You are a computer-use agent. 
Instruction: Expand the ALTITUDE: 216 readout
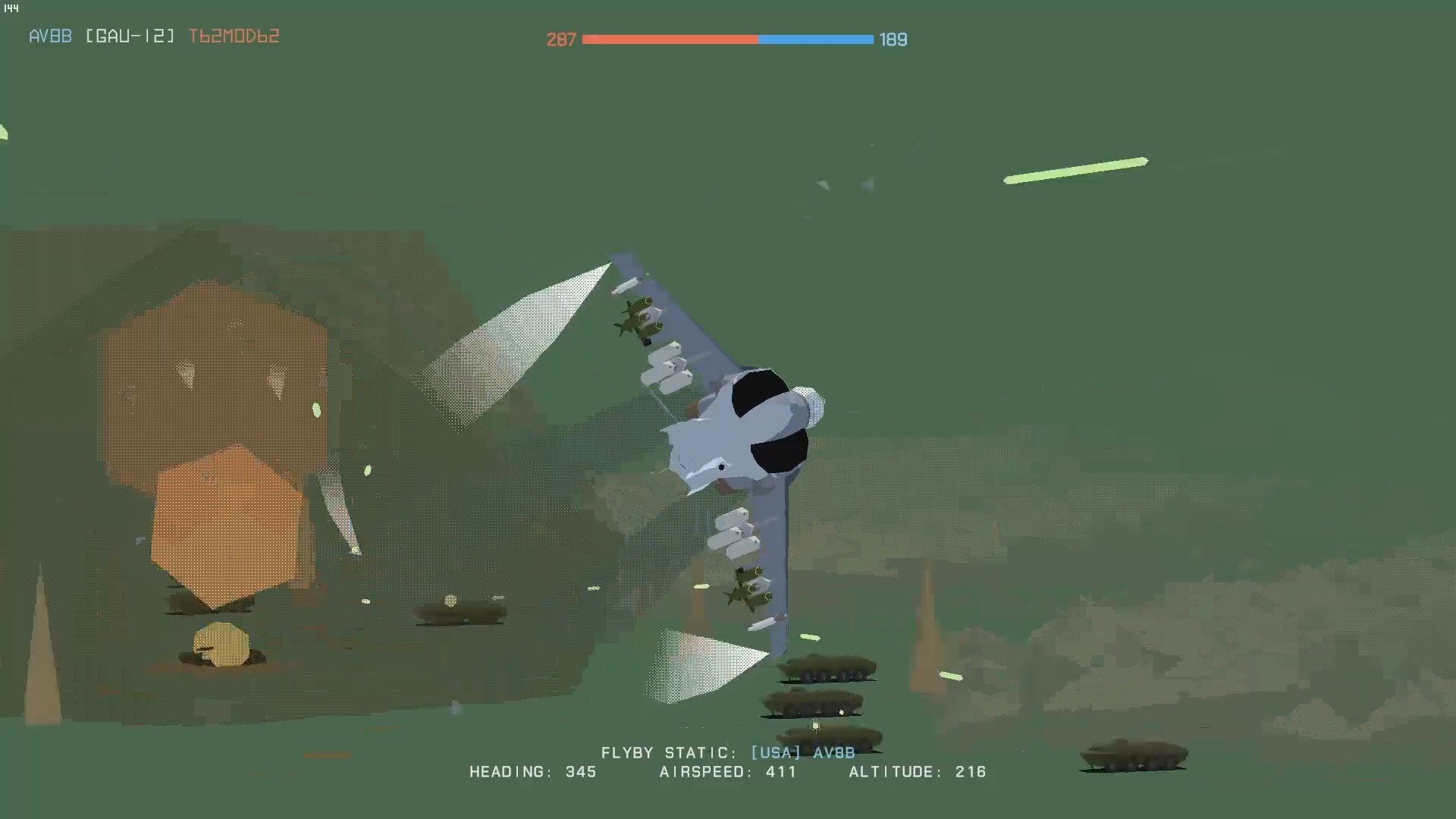point(918,771)
